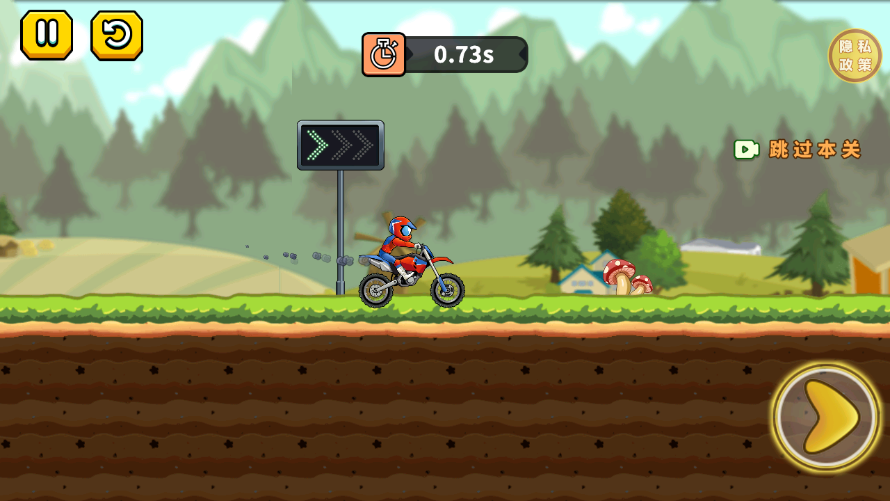Accelerate with the round yellow arrow button
890x501 pixels.
click(x=826, y=417)
